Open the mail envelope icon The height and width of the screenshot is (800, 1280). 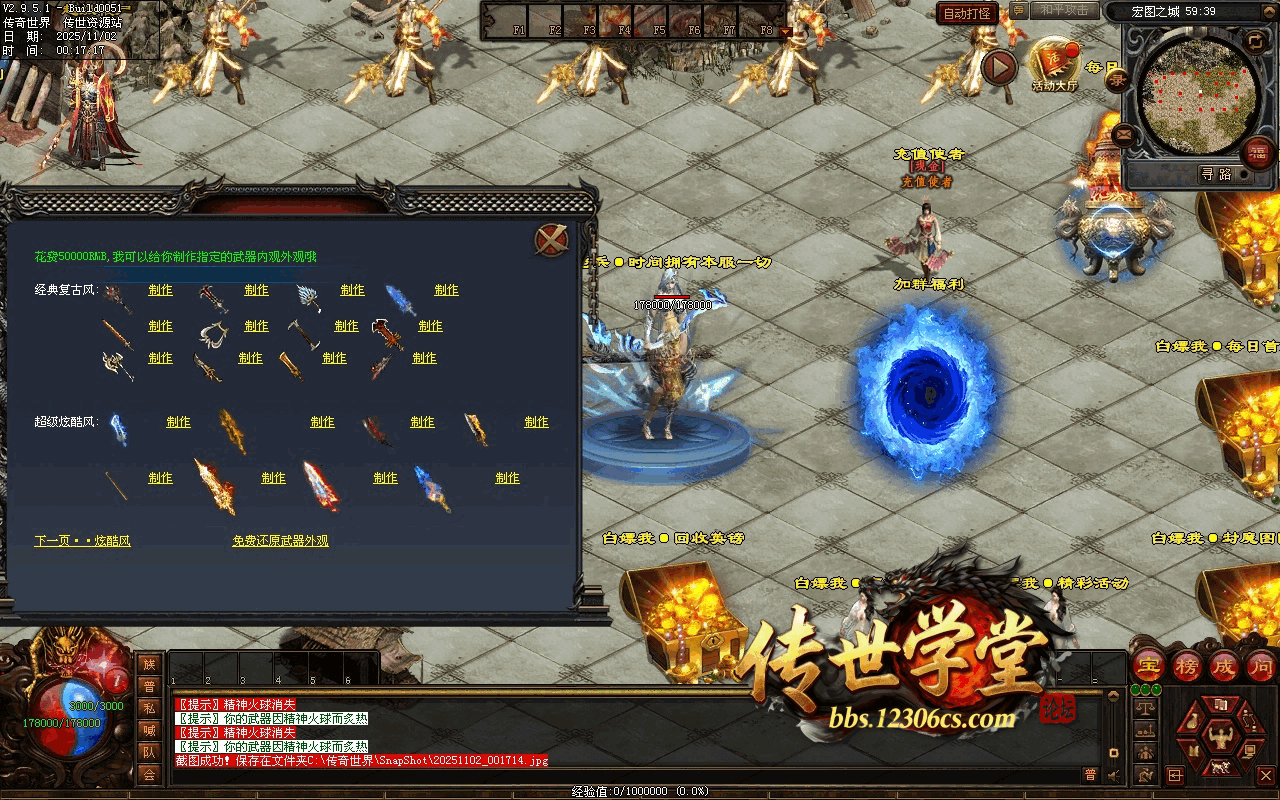tap(1125, 133)
